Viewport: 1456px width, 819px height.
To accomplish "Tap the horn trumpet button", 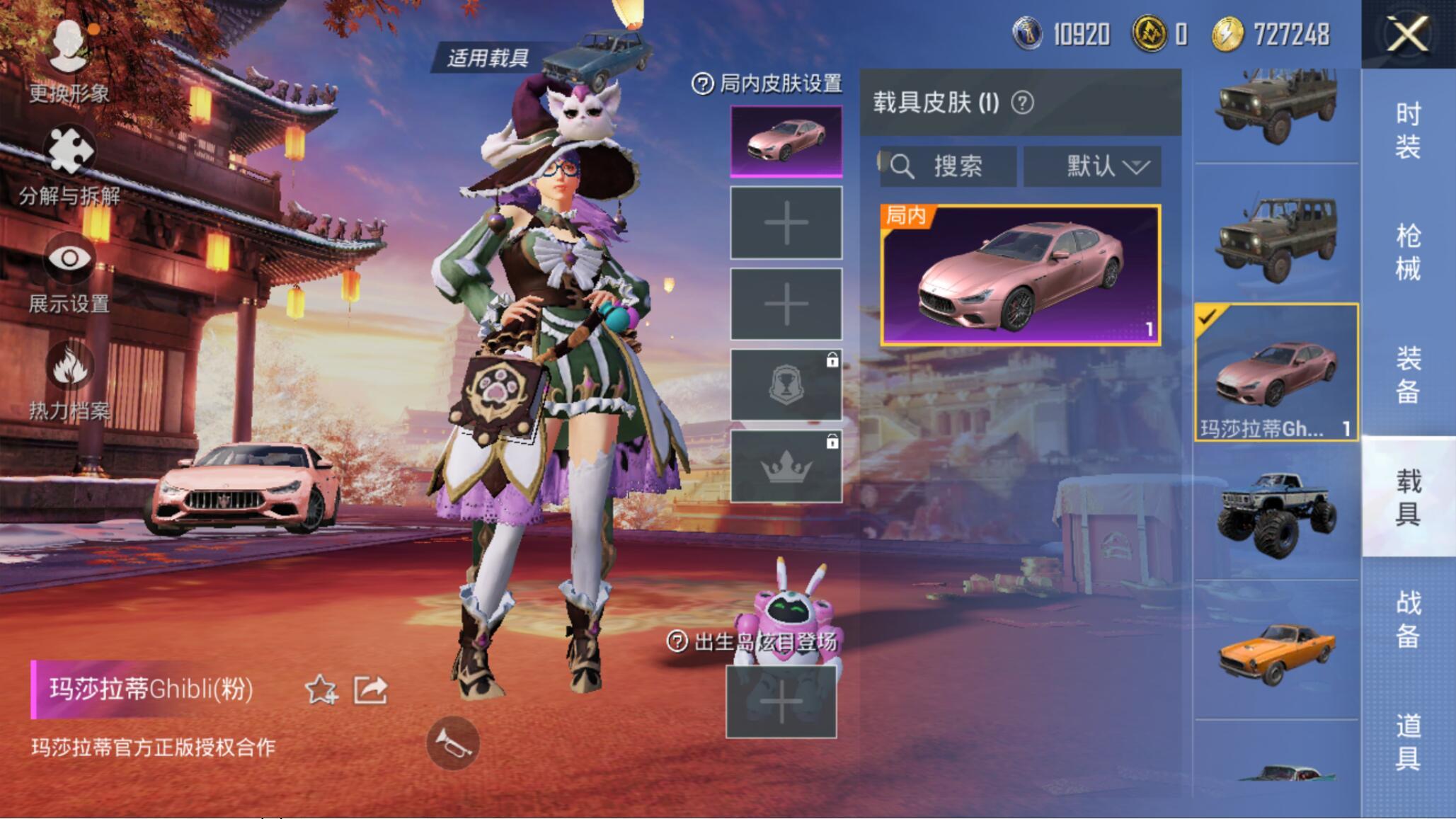I will click(x=453, y=743).
